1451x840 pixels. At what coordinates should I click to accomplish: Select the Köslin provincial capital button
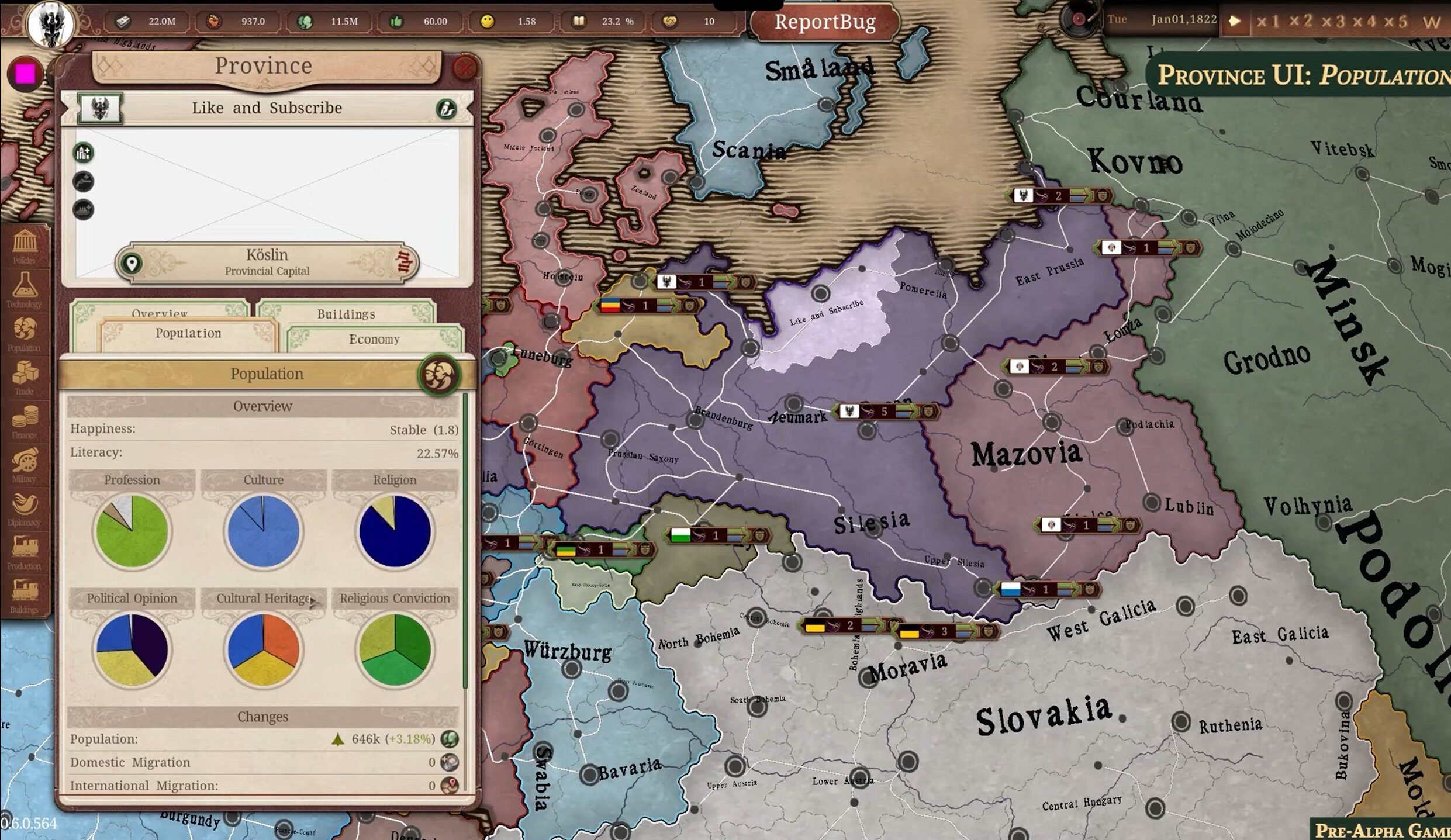click(x=267, y=262)
